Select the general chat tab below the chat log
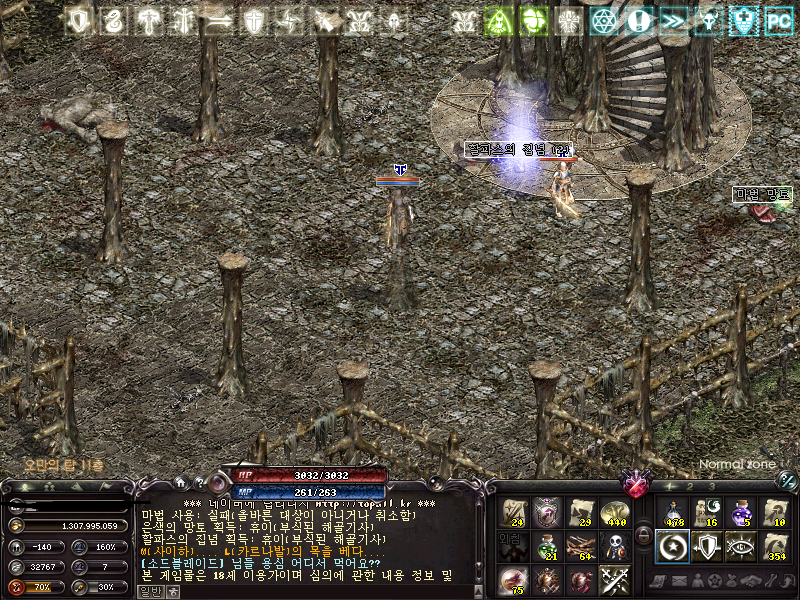 (x=148, y=591)
